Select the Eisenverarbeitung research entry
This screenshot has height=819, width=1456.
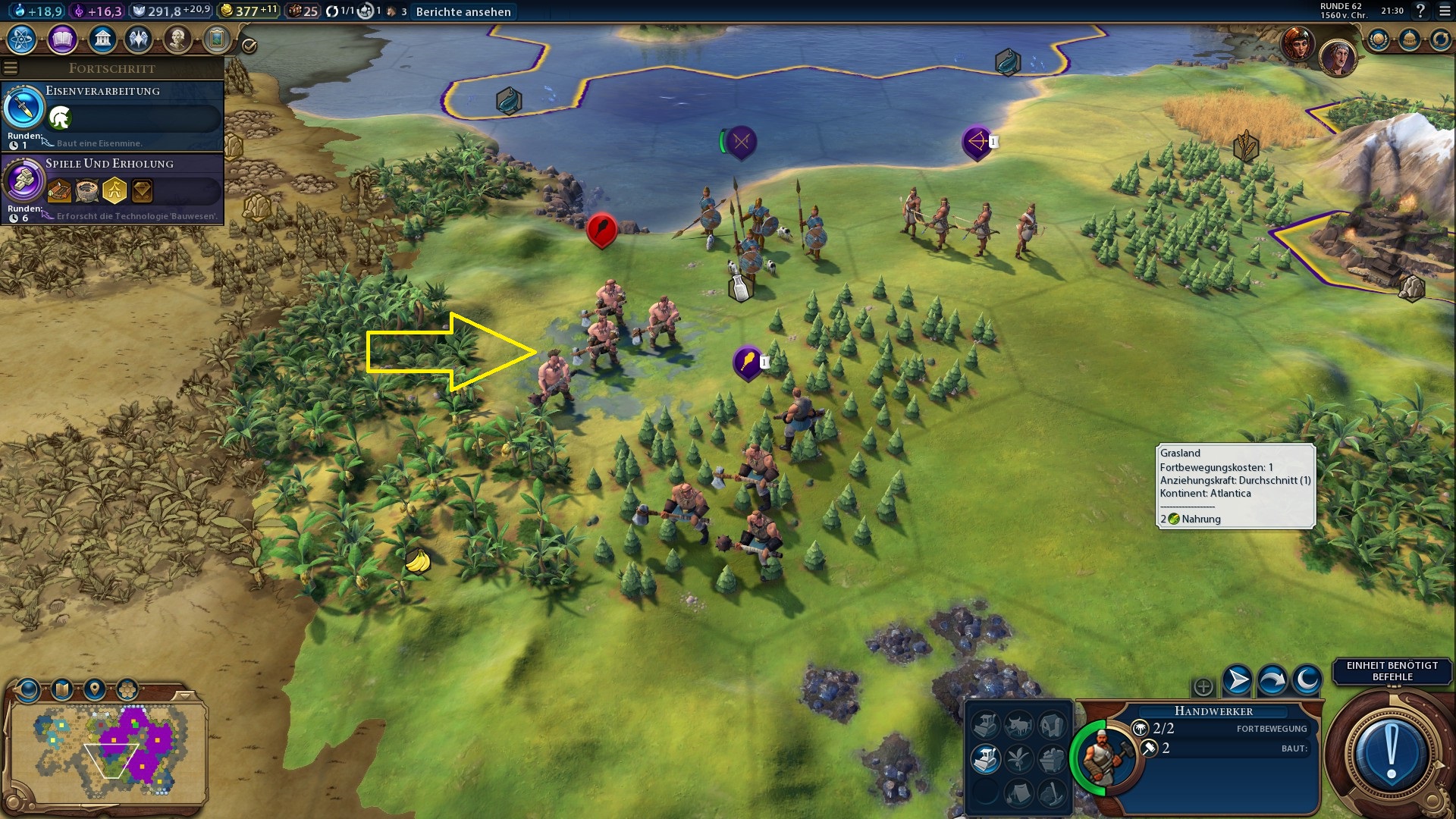(x=112, y=115)
